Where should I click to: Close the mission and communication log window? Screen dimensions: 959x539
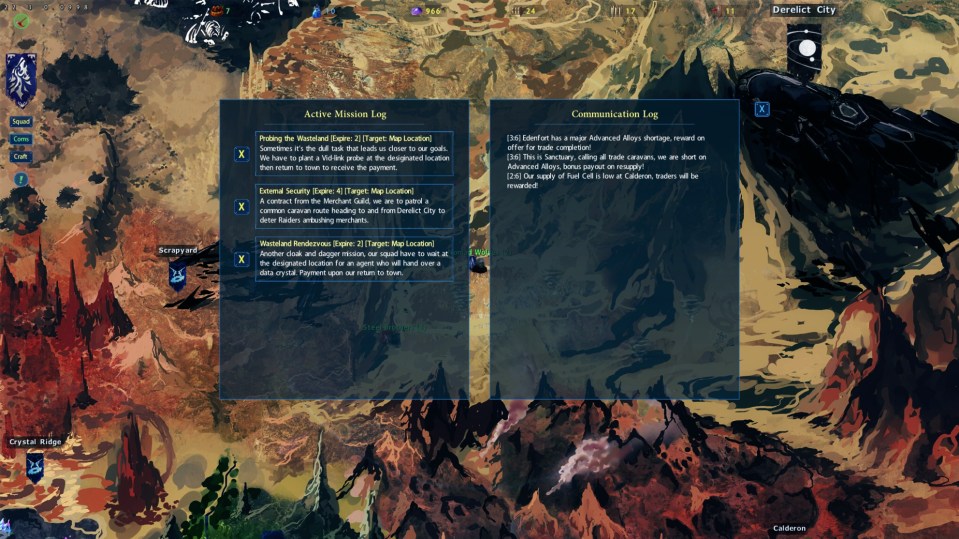click(762, 109)
